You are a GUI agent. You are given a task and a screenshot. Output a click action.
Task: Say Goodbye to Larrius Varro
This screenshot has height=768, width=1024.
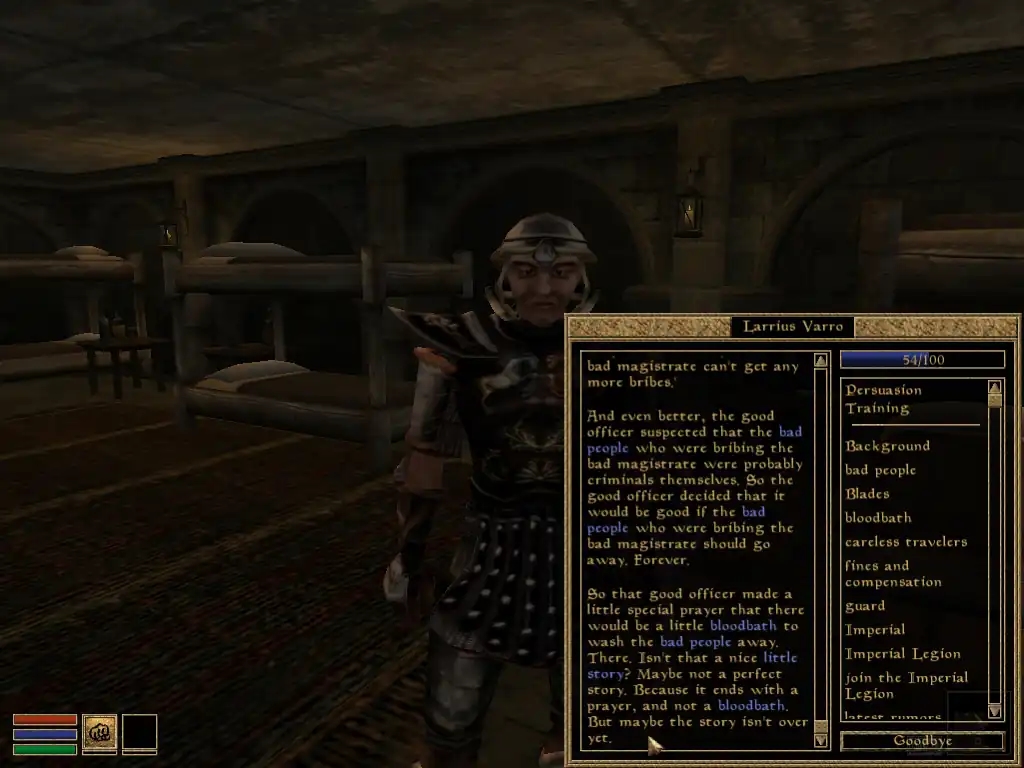click(922, 741)
